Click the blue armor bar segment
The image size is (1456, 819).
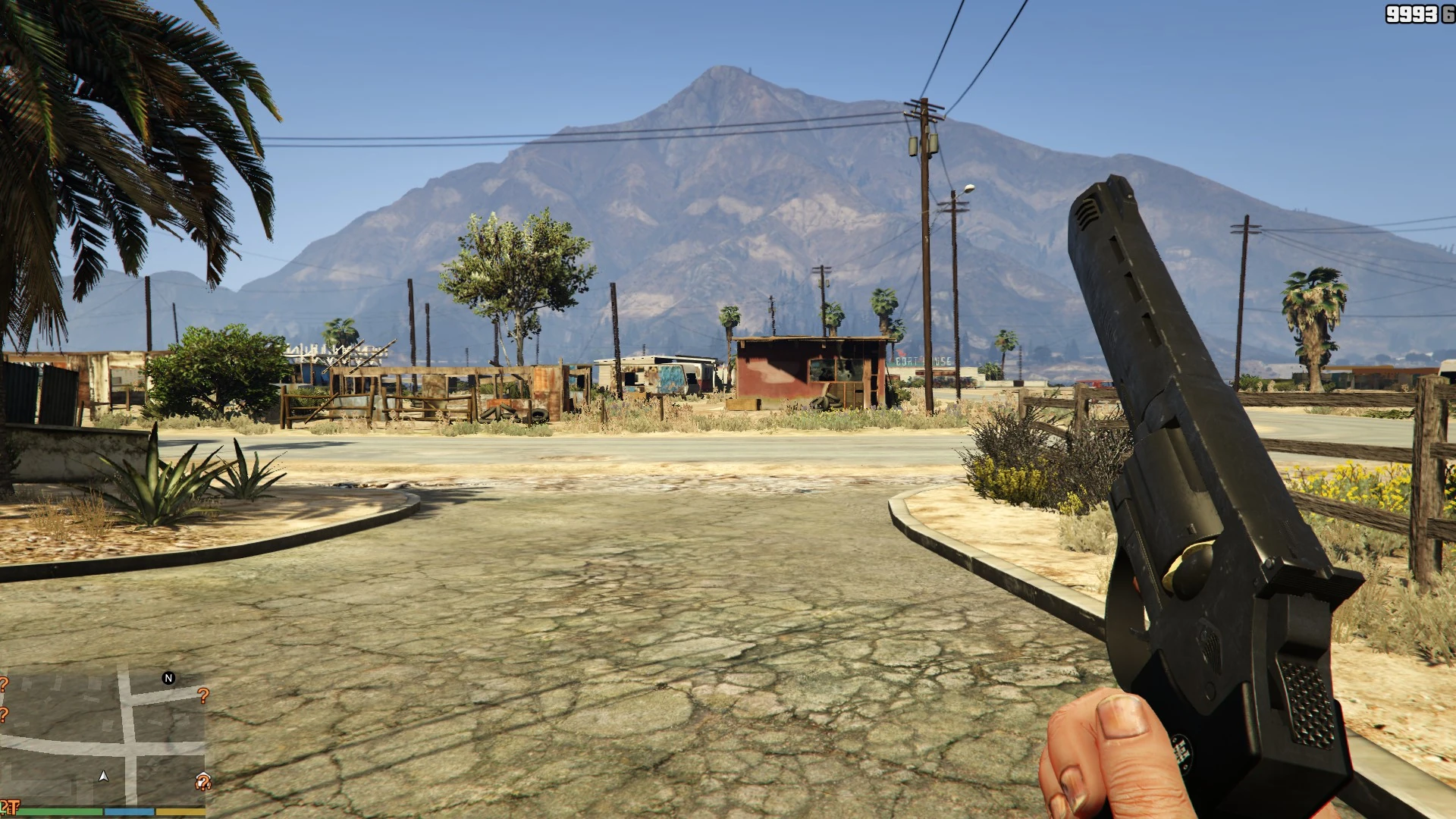(x=129, y=811)
